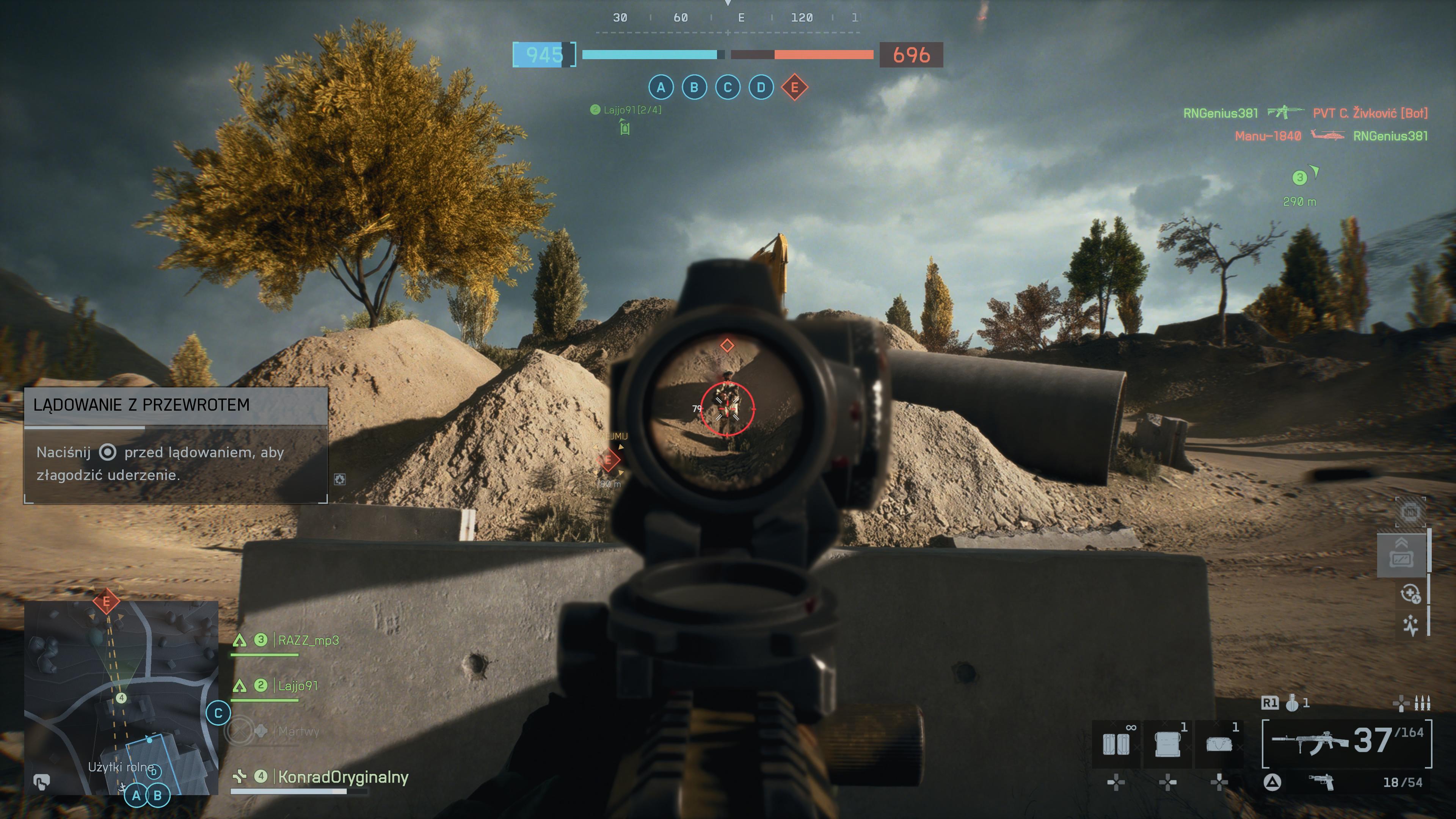1456x819 pixels.
Task: Open the minimap
Action: (x=121, y=698)
